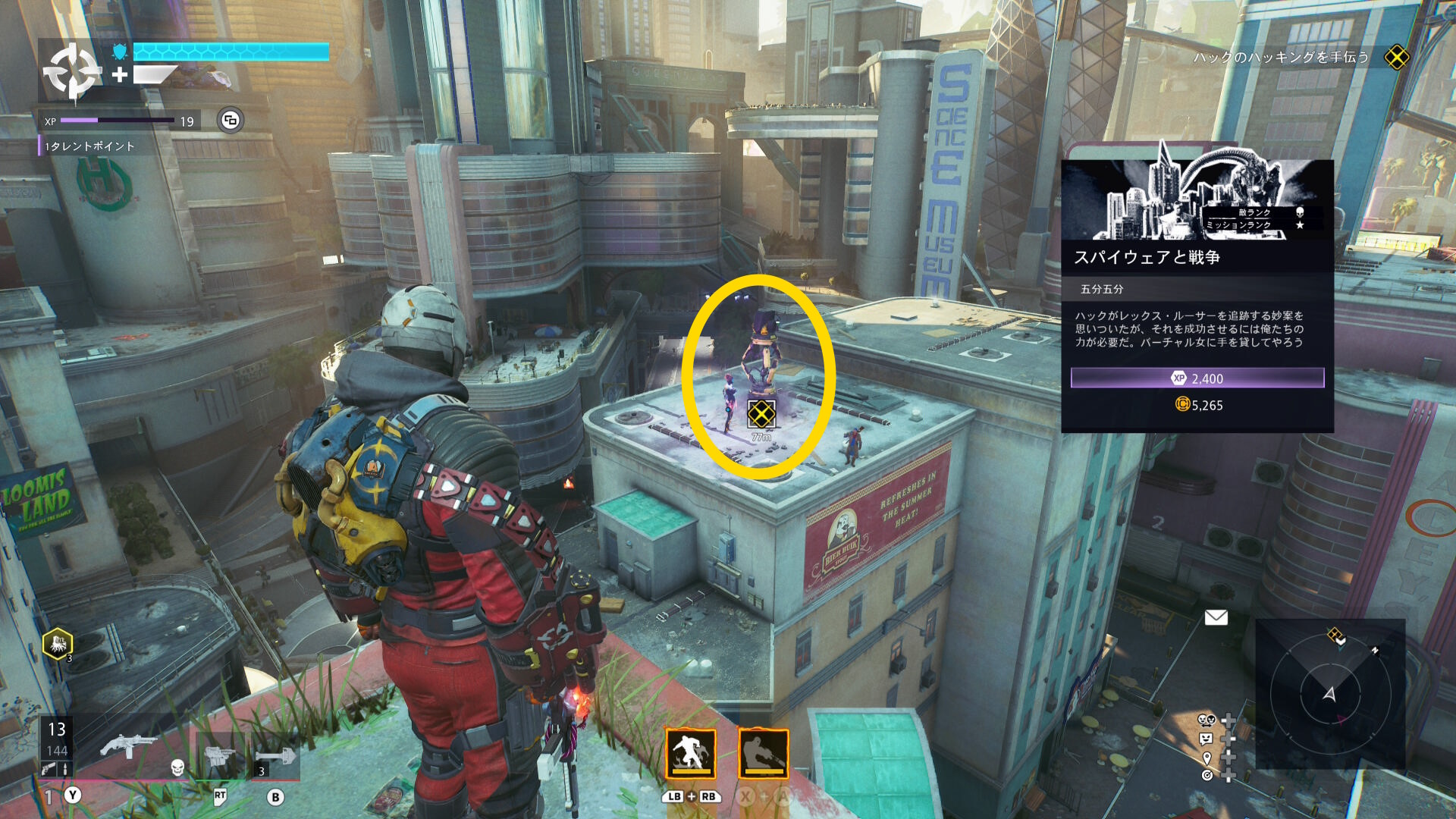Open the squad swap icon beside XP
The image size is (1456, 819).
tap(231, 120)
